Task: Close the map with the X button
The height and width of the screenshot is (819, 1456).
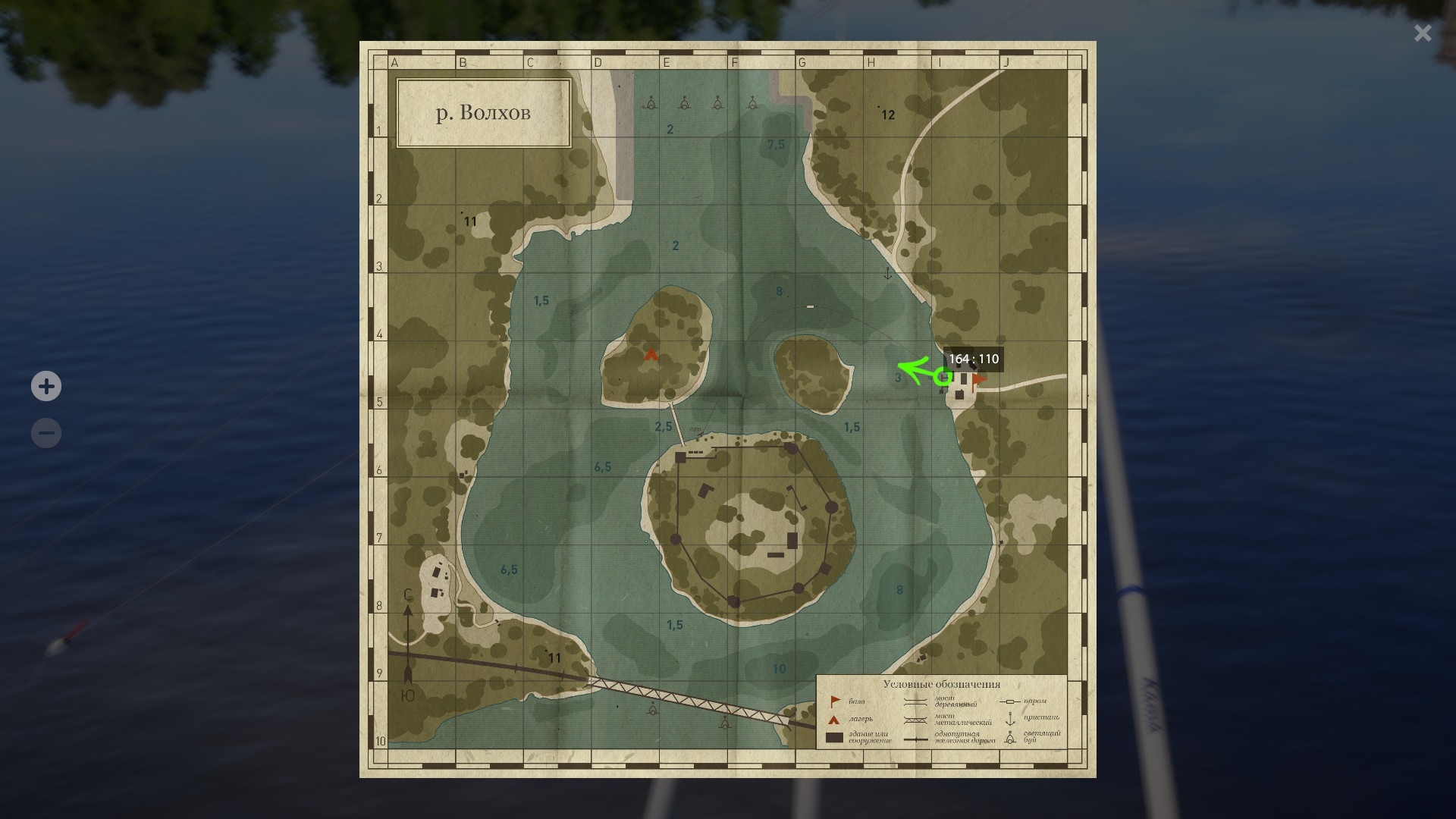Action: point(1423,33)
